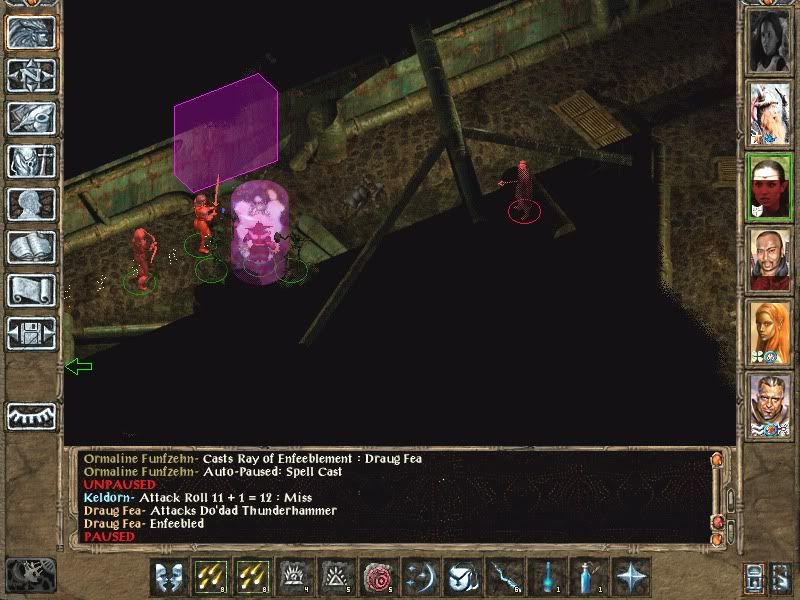This screenshot has height=600, width=800.
Task: Select the grey-haired armored knight's portrait
Action: point(769,405)
